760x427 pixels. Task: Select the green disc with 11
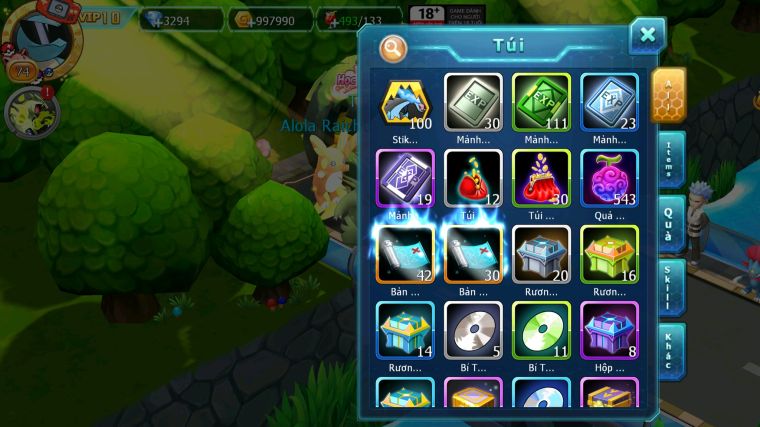pyautogui.click(x=541, y=329)
